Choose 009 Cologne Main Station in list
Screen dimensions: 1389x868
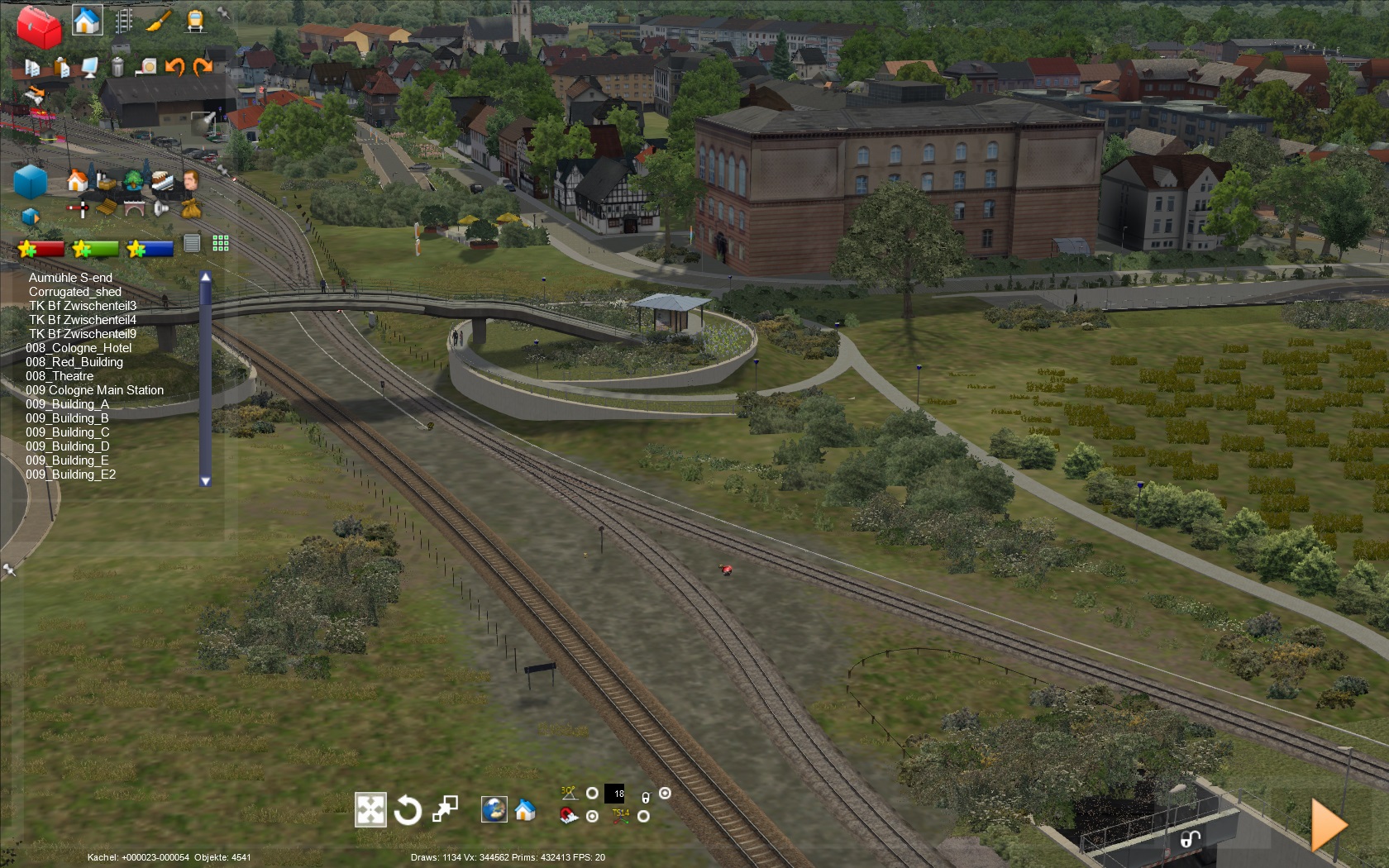(x=94, y=390)
